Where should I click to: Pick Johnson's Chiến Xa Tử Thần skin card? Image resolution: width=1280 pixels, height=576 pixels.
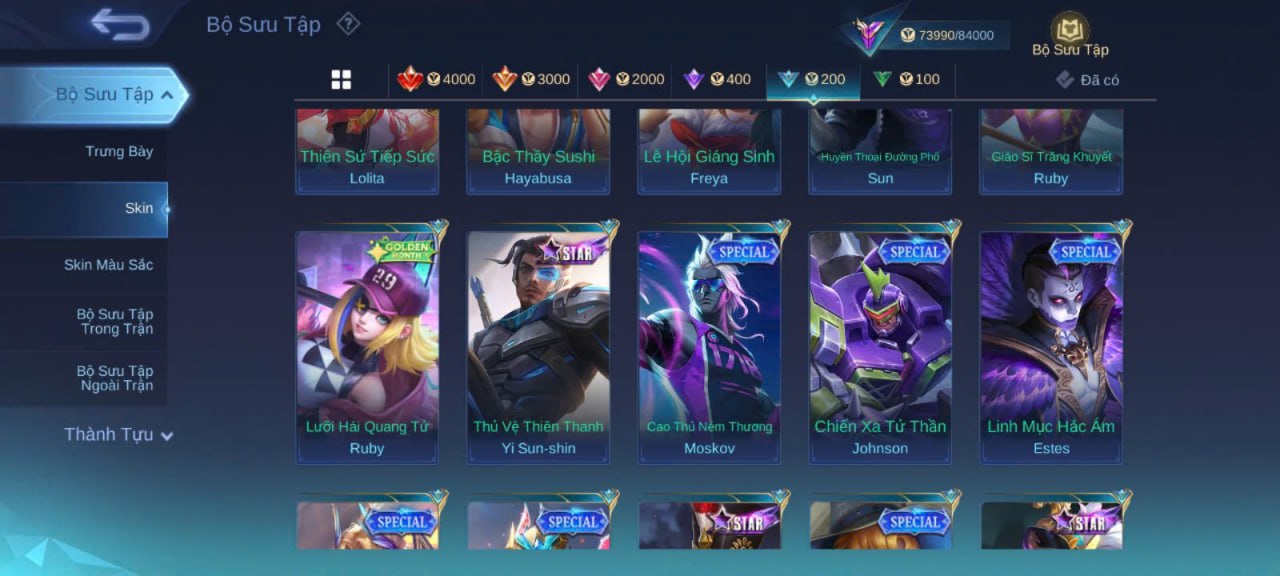(880, 345)
